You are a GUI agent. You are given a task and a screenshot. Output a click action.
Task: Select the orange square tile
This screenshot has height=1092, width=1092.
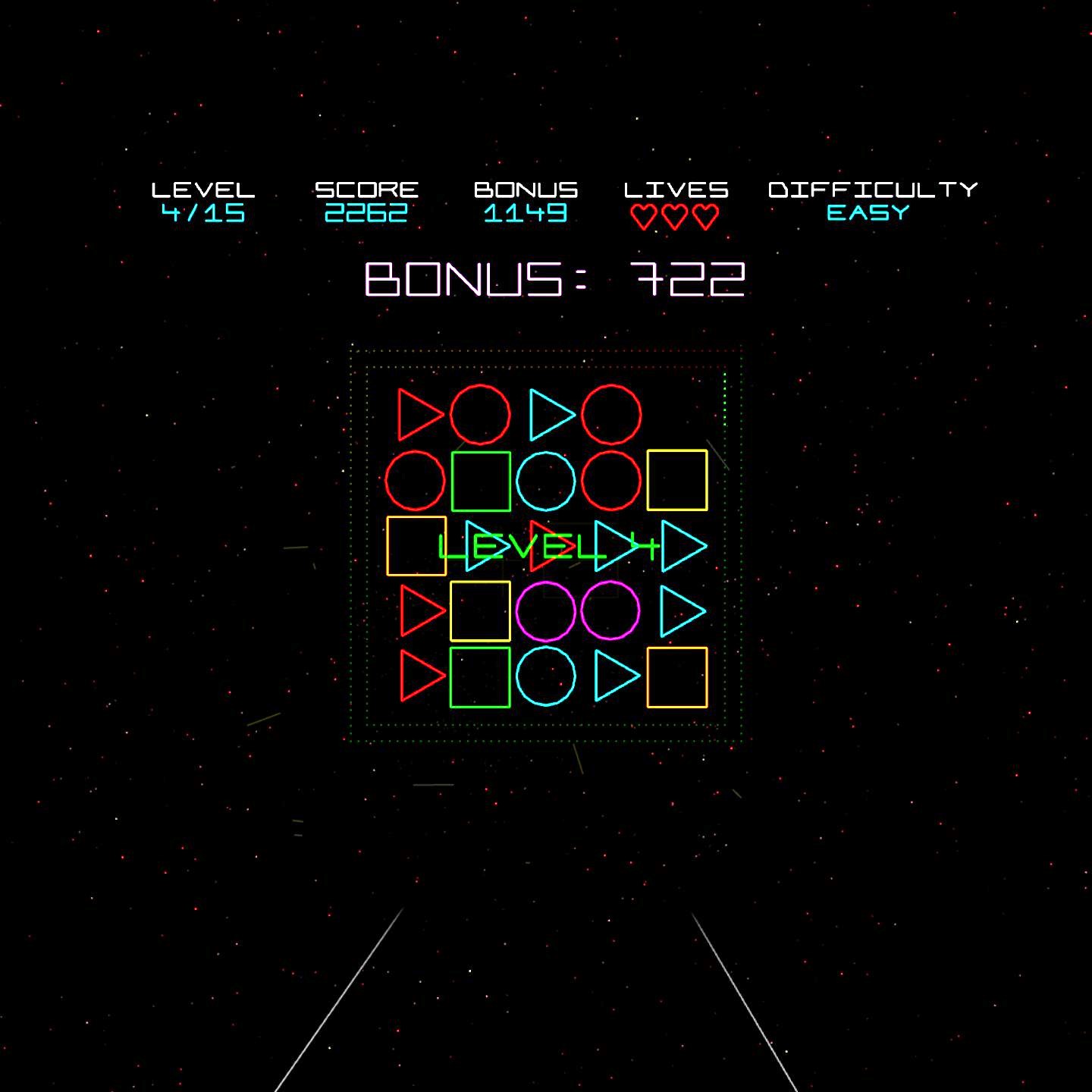click(x=416, y=545)
